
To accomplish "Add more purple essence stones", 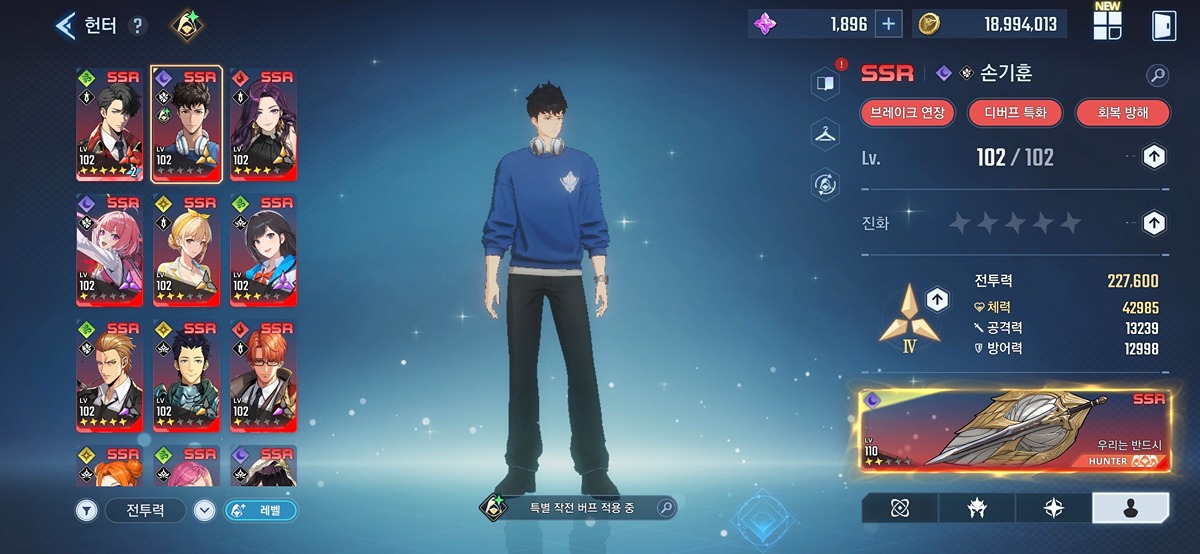I will [x=888, y=24].
